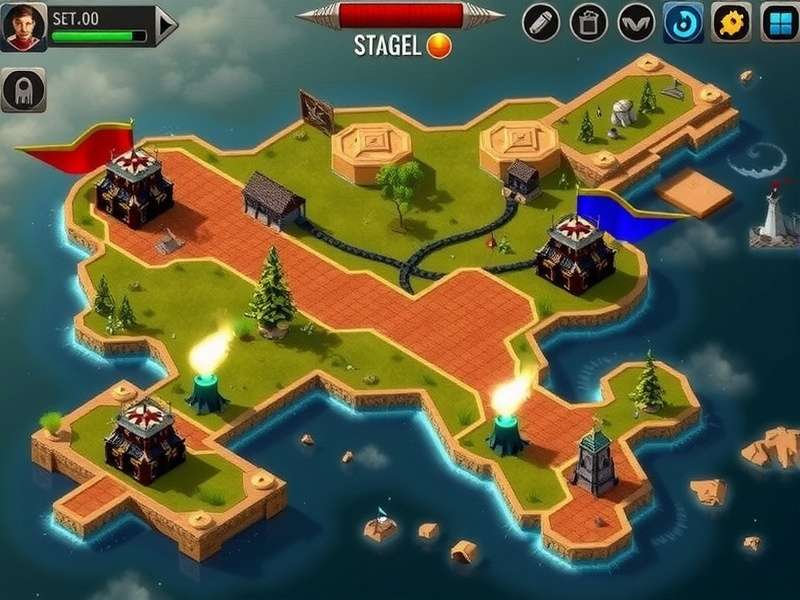
Task: Open the player portrait profile
Action: pyautogui.click(x=25, y=26)
